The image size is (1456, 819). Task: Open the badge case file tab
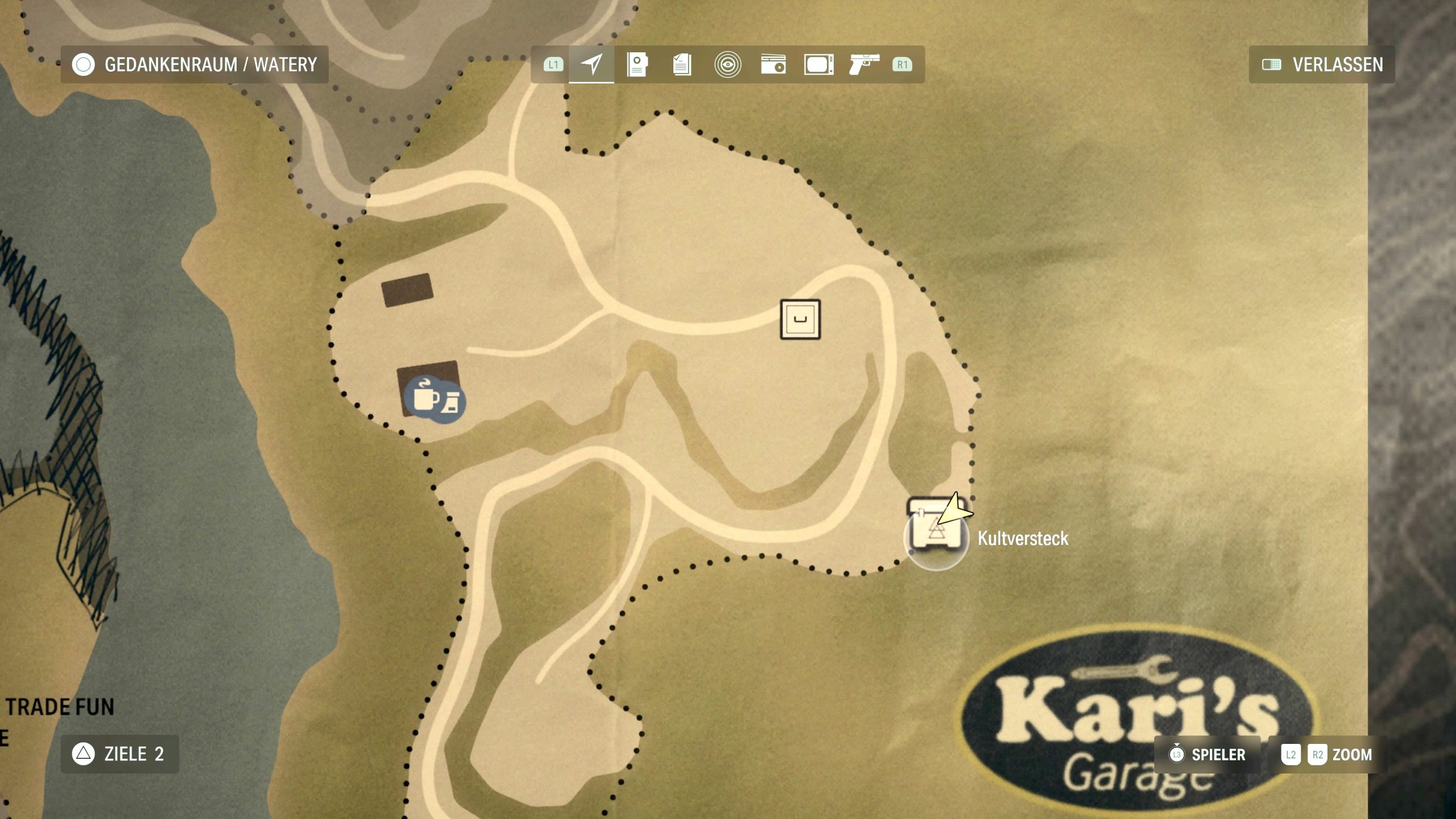coord(637,64)
